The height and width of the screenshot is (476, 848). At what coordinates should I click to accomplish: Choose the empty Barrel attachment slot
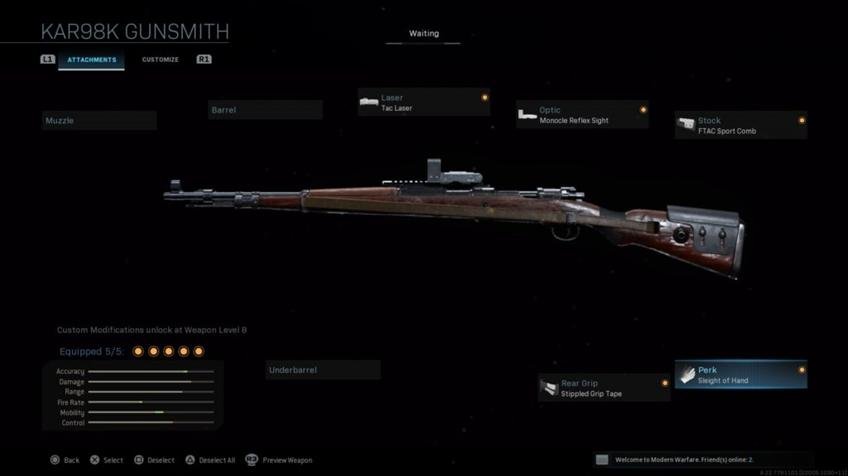(265, 110)
